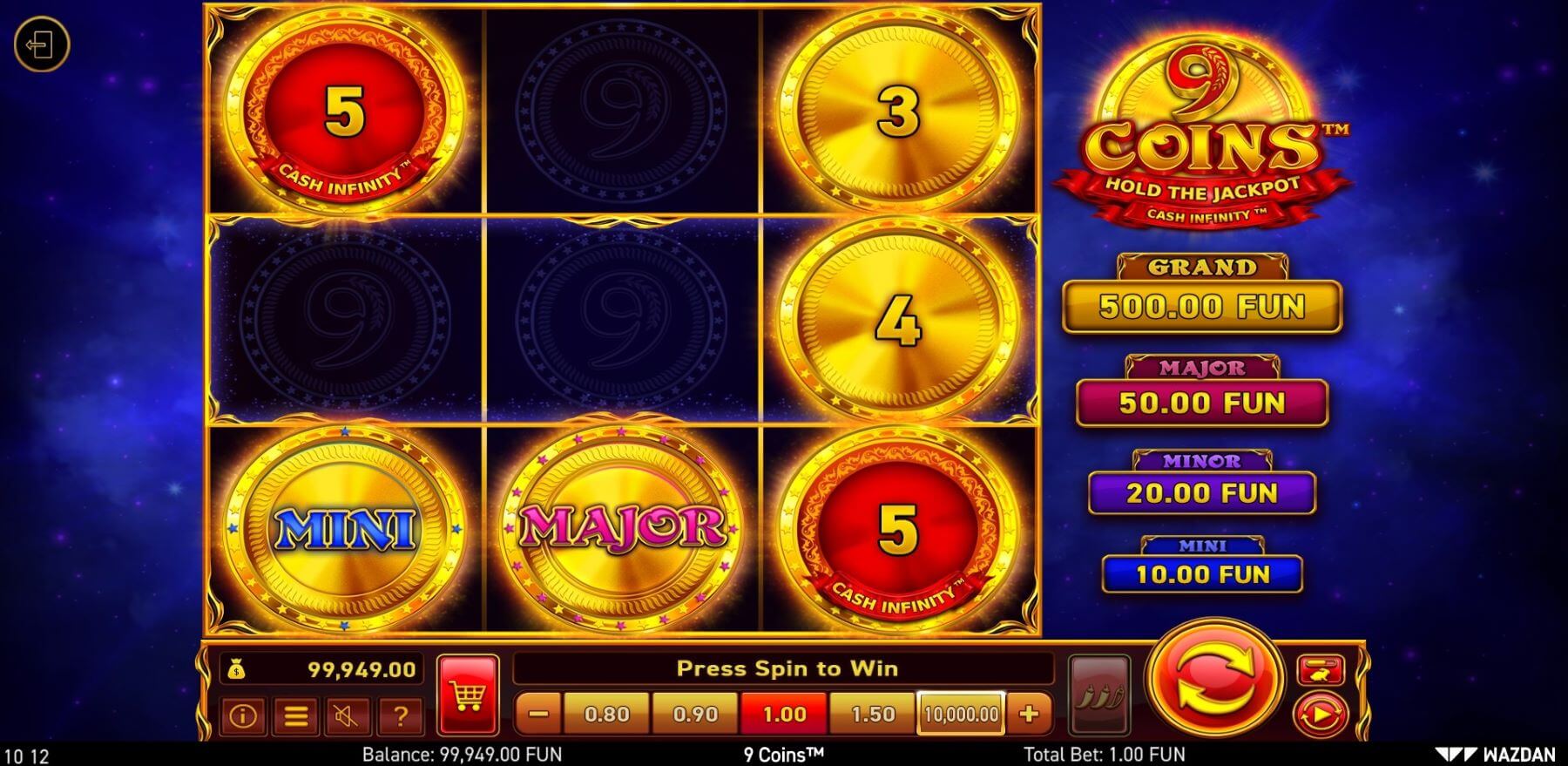The height and width of the screenshot is (766, 1568).
Task: Pick the 10,000.00 bet amount
Action: pyautogui.click(x=961, y=715)
